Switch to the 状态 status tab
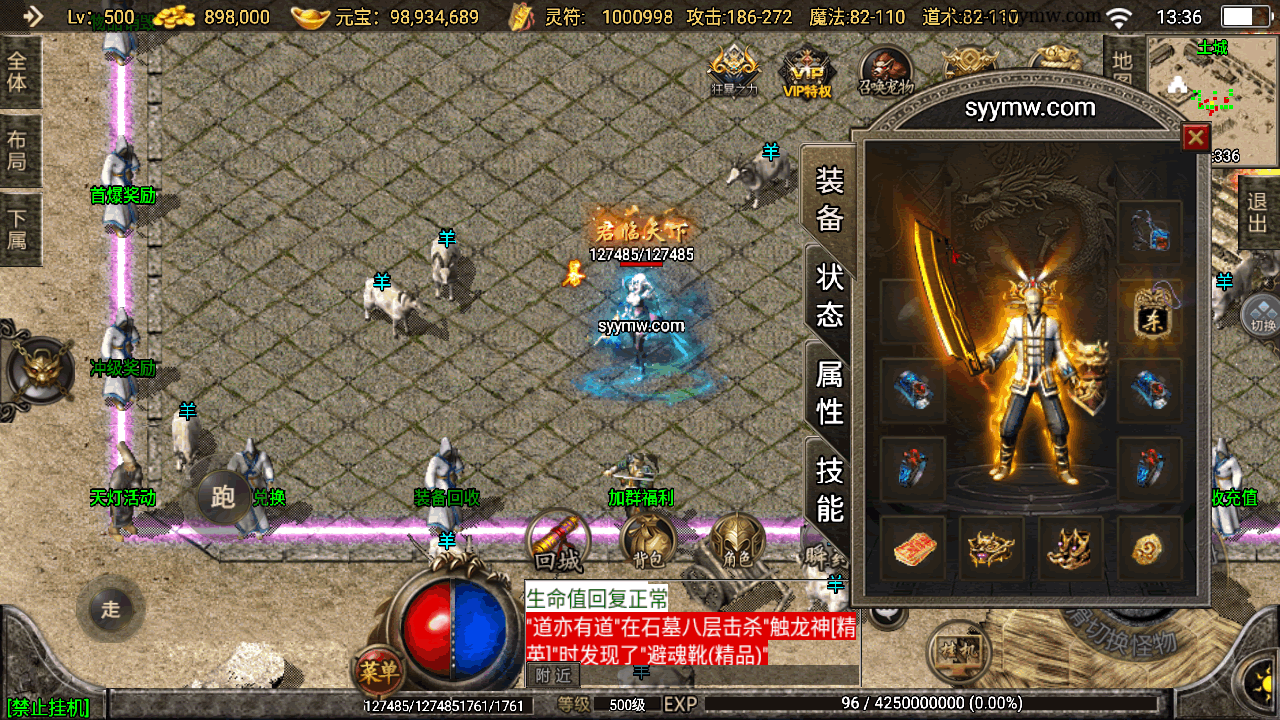The height and width of the screenshot is (720, 1280). pyautogui.click(x=830, y=295)
